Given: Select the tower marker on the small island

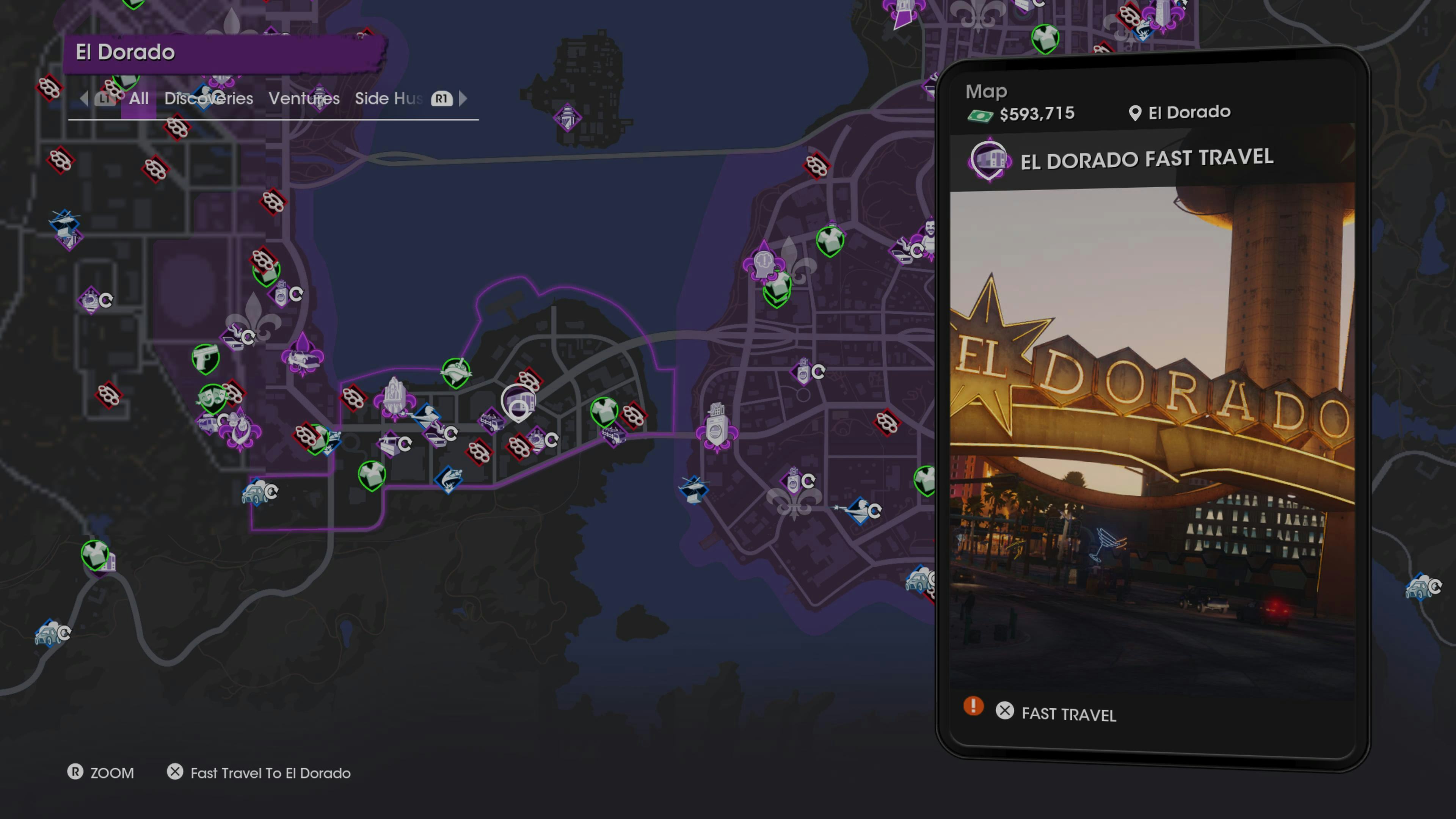Looking at the screenshot, I should tap(568, 118).
